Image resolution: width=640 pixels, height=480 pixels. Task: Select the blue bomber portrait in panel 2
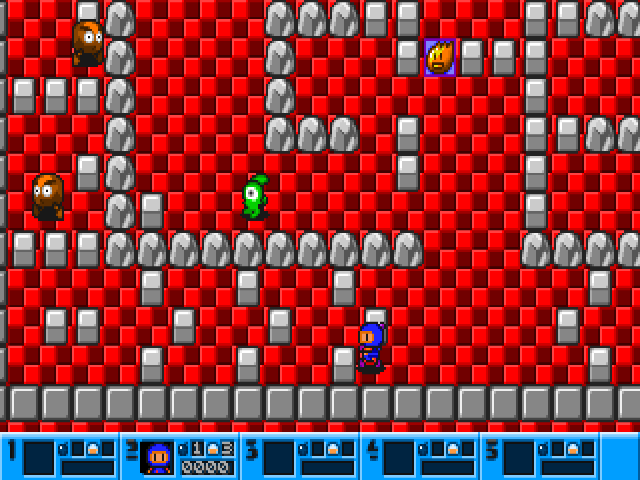(158, 458)
